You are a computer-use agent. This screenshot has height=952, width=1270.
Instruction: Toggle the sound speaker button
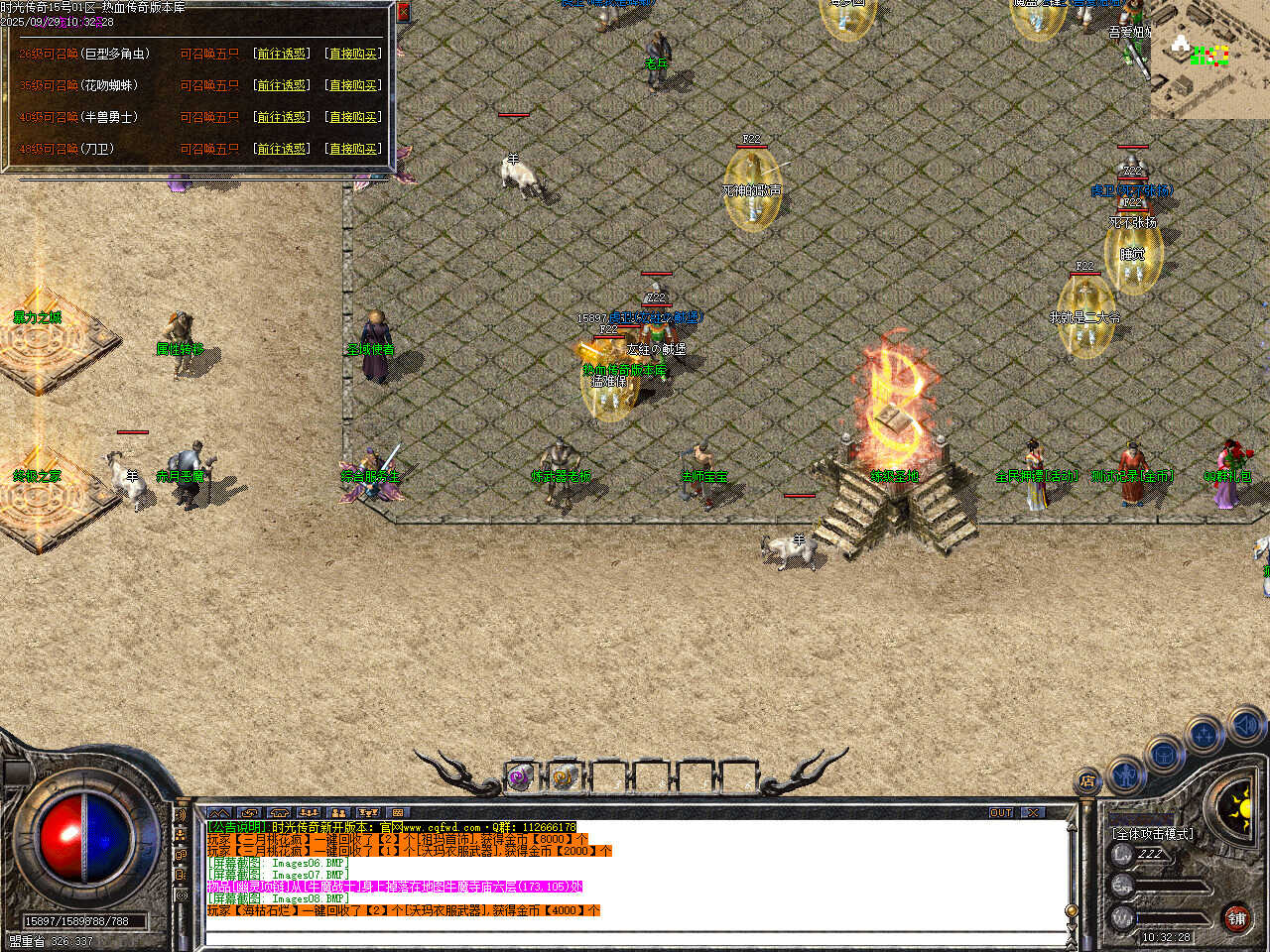click(1244, 725)
